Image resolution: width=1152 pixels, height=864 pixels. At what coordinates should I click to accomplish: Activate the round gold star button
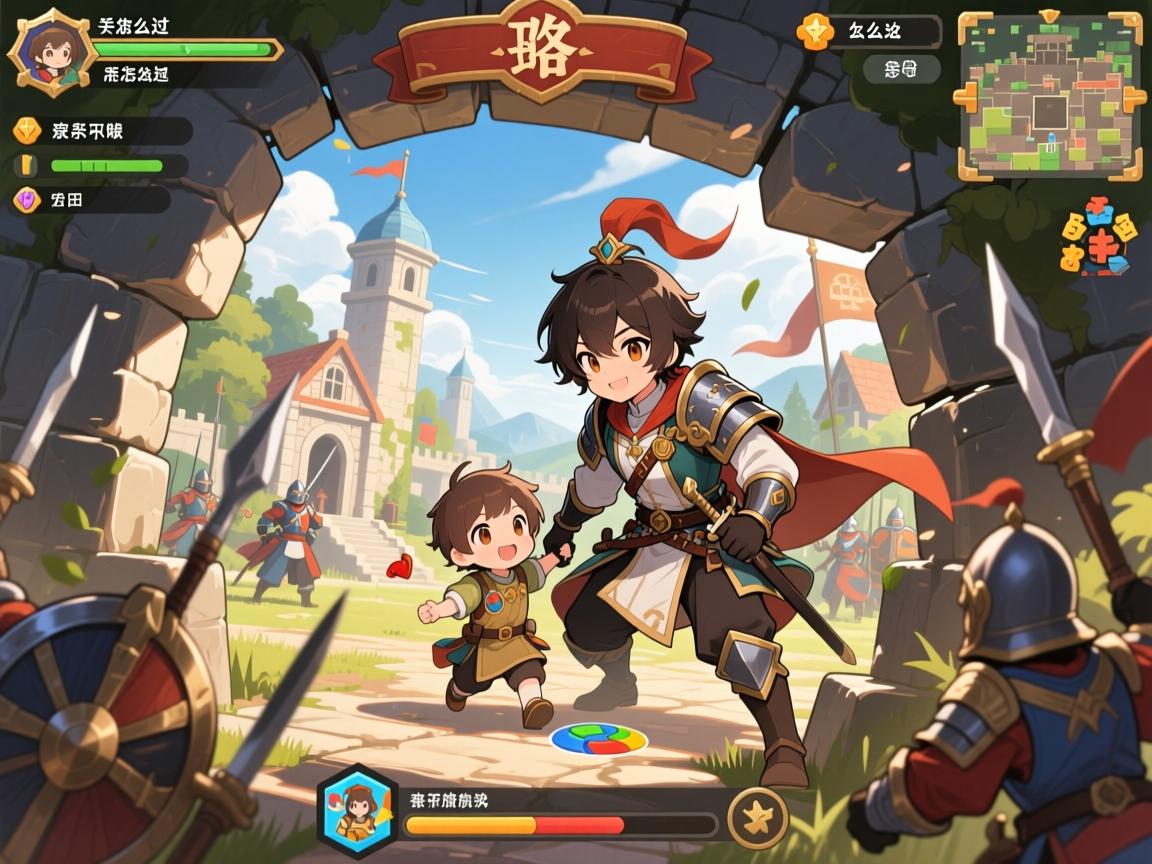tap(757, 816)
